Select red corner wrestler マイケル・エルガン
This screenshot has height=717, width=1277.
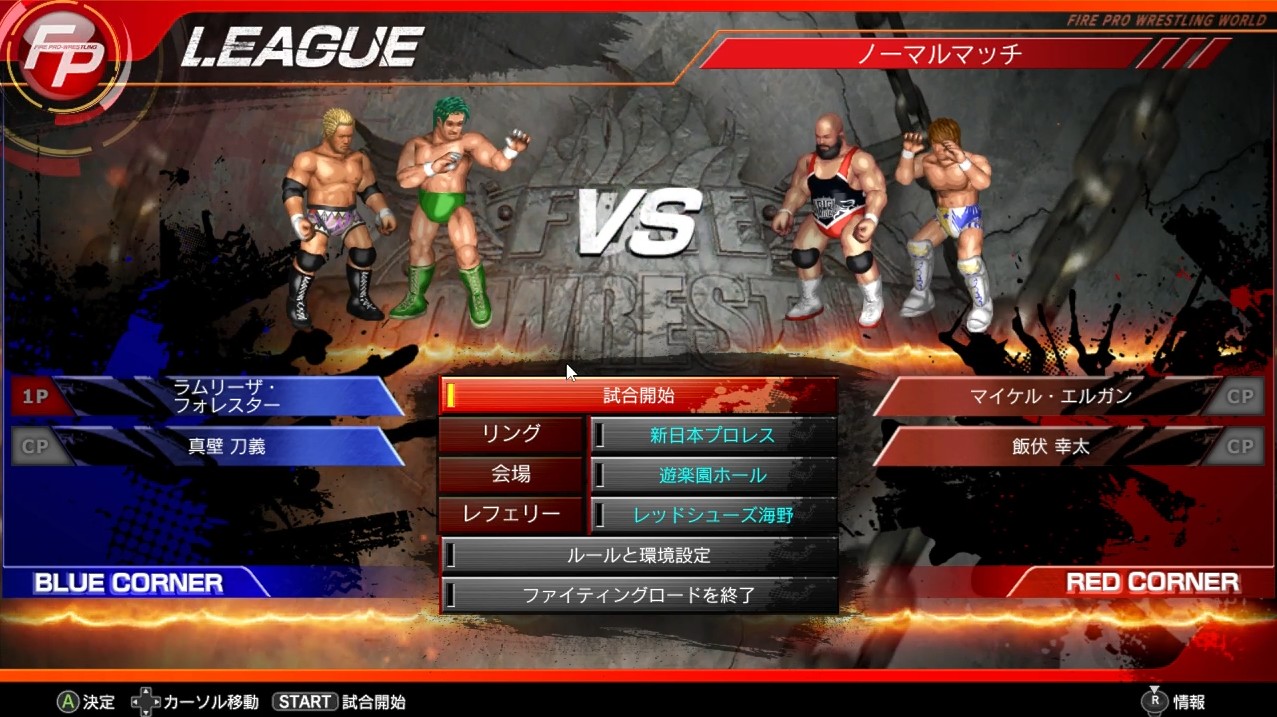click(1050, 396)
